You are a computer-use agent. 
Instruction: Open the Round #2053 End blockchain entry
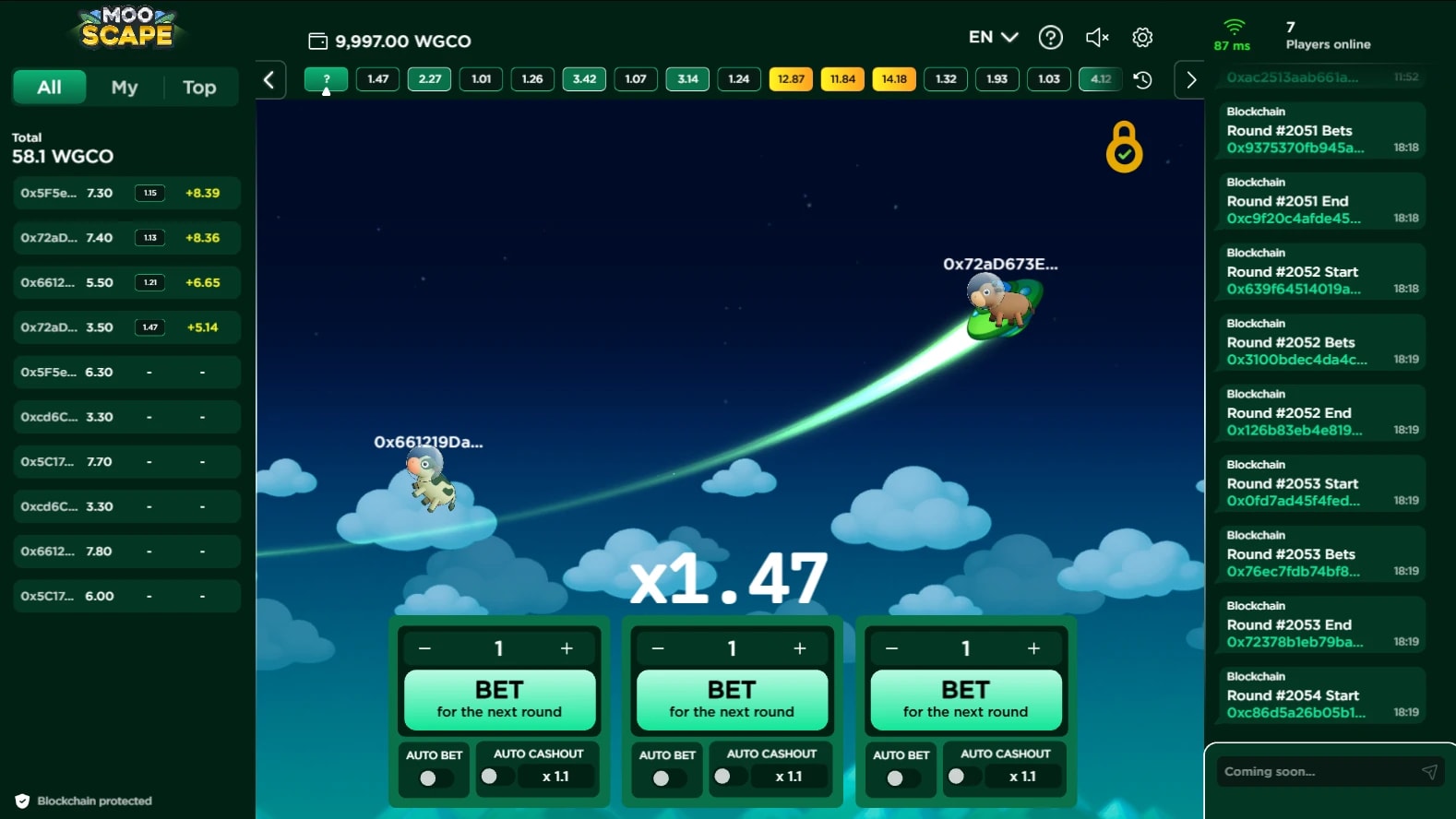click(x=1319, y=624)
